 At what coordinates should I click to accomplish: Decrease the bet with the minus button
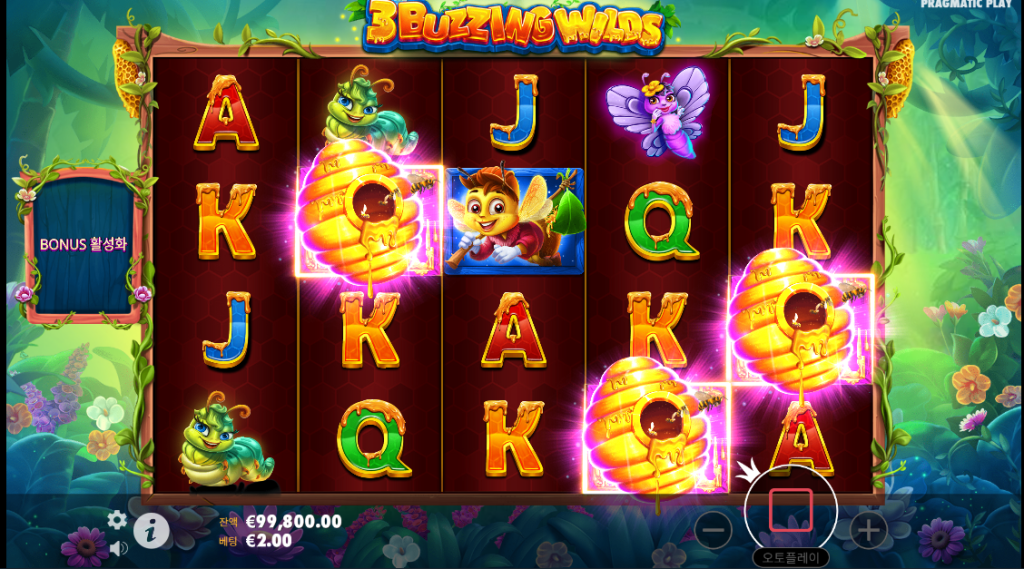713,529
